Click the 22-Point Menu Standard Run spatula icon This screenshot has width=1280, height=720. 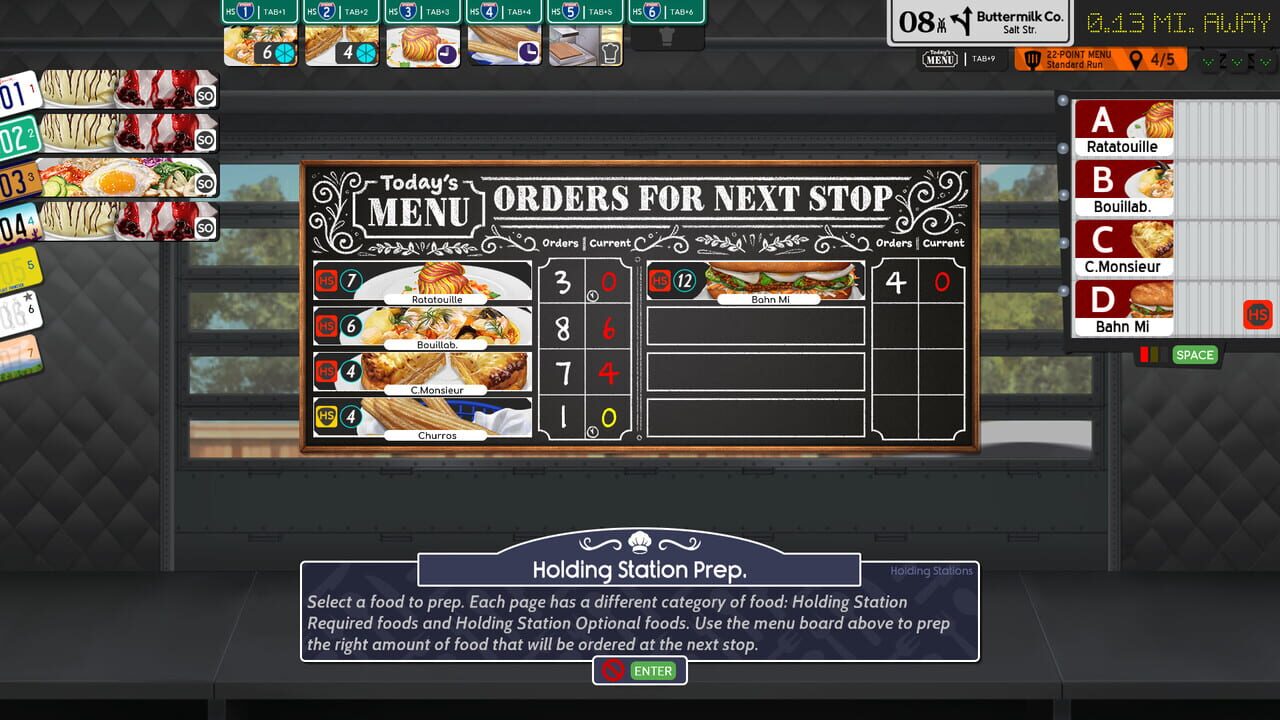coord(1034,58)
